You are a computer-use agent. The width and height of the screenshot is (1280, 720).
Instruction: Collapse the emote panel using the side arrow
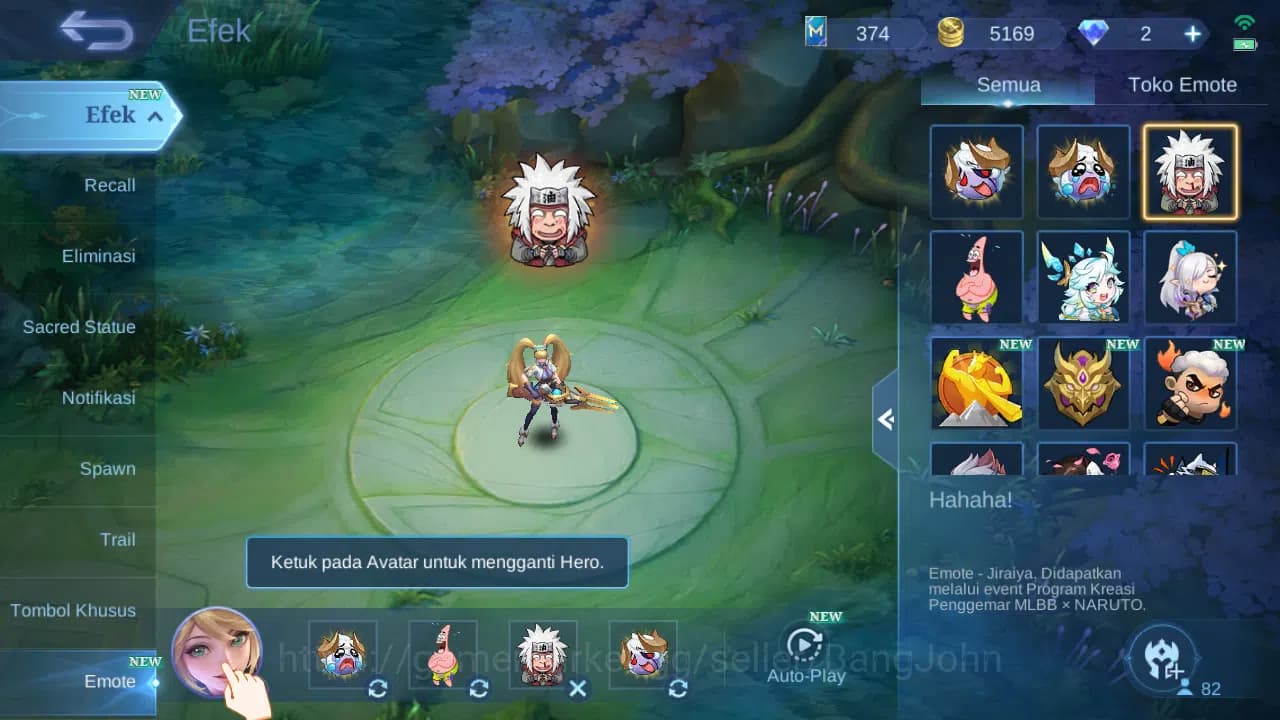coord(886,420)
